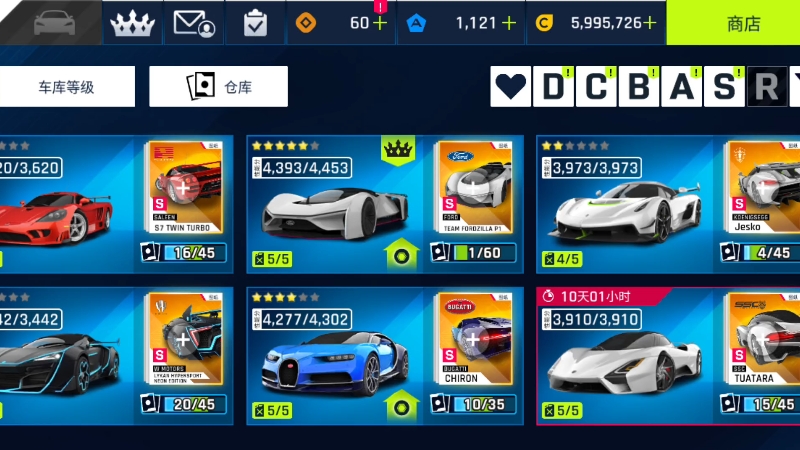The height and width of the screenshot is (450, 800).
Task: Select the blue Bugatti Chiron card
Action: 384,357
